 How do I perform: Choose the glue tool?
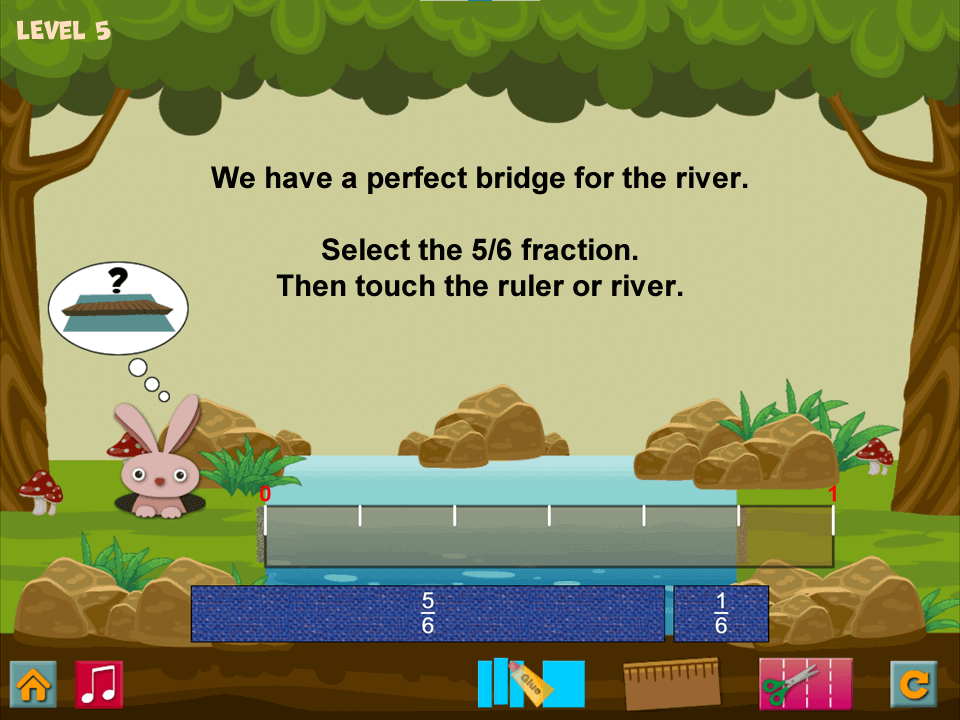click(x=530, y=684)
